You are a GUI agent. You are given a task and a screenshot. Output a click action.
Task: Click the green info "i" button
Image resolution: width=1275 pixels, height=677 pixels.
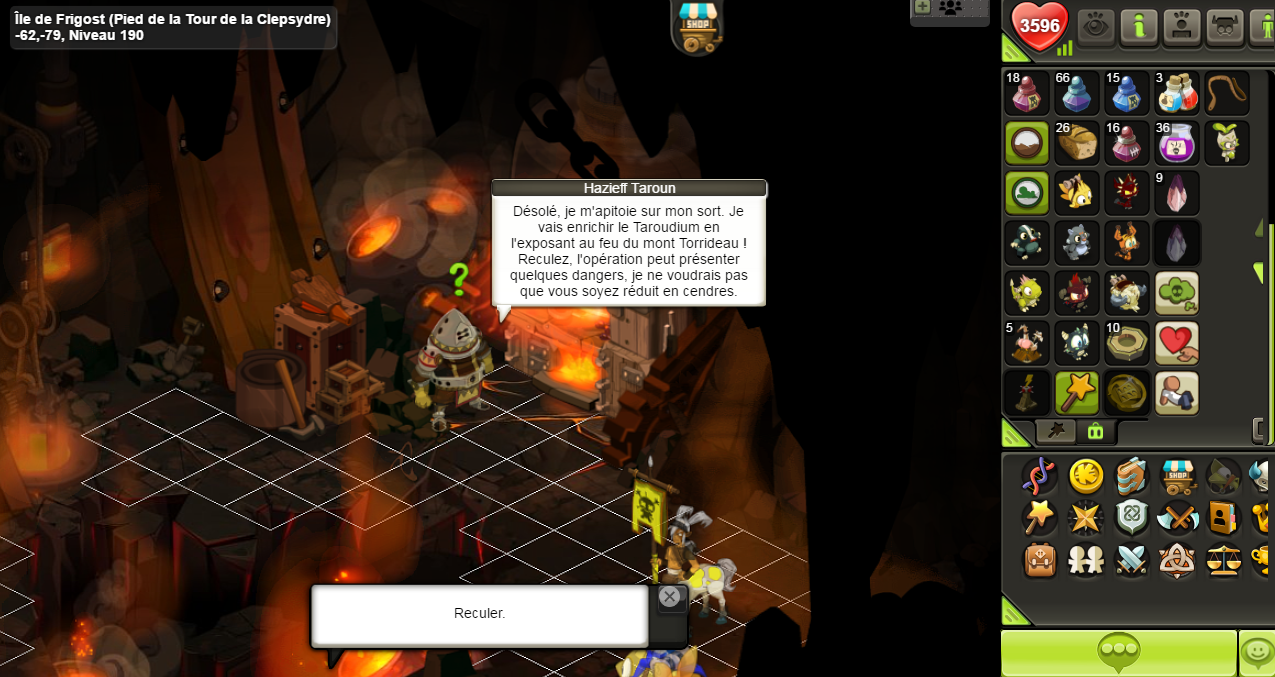1138,27
